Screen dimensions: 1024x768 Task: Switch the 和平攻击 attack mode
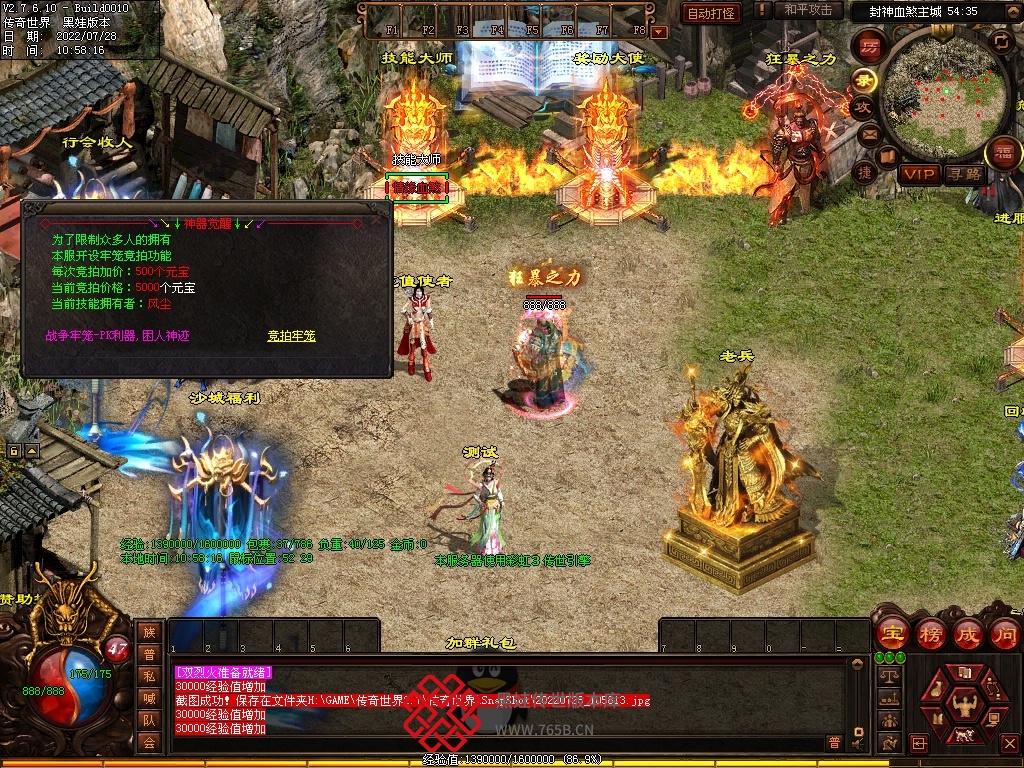click(807, 10)
